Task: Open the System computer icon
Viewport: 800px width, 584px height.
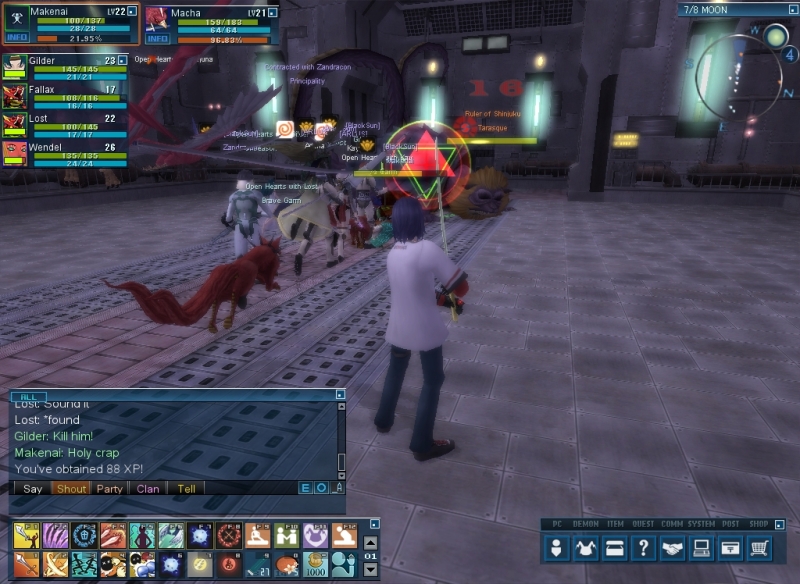Action: point(703,548)
